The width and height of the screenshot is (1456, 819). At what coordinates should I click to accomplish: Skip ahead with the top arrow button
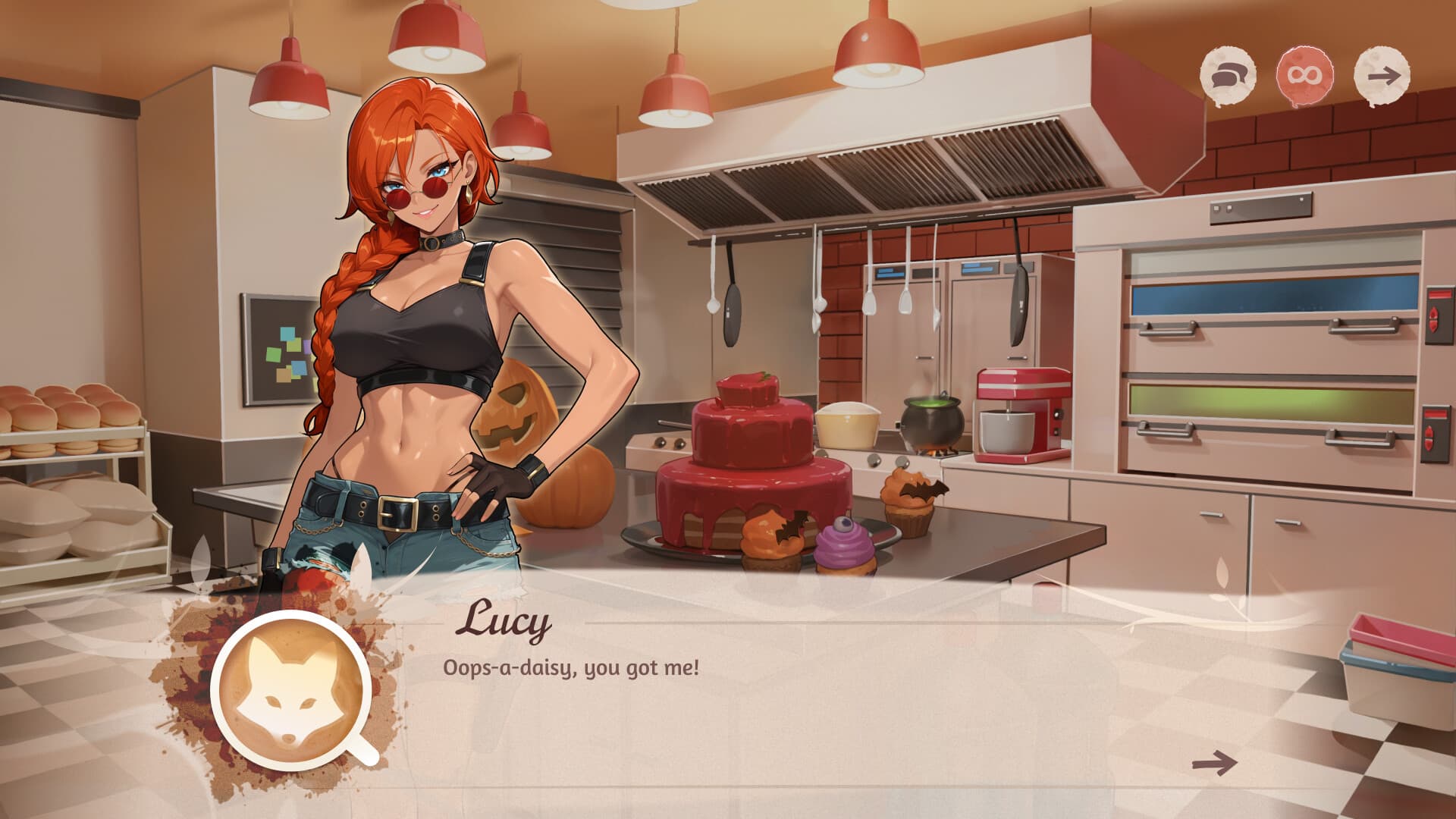click(1382, 76)
